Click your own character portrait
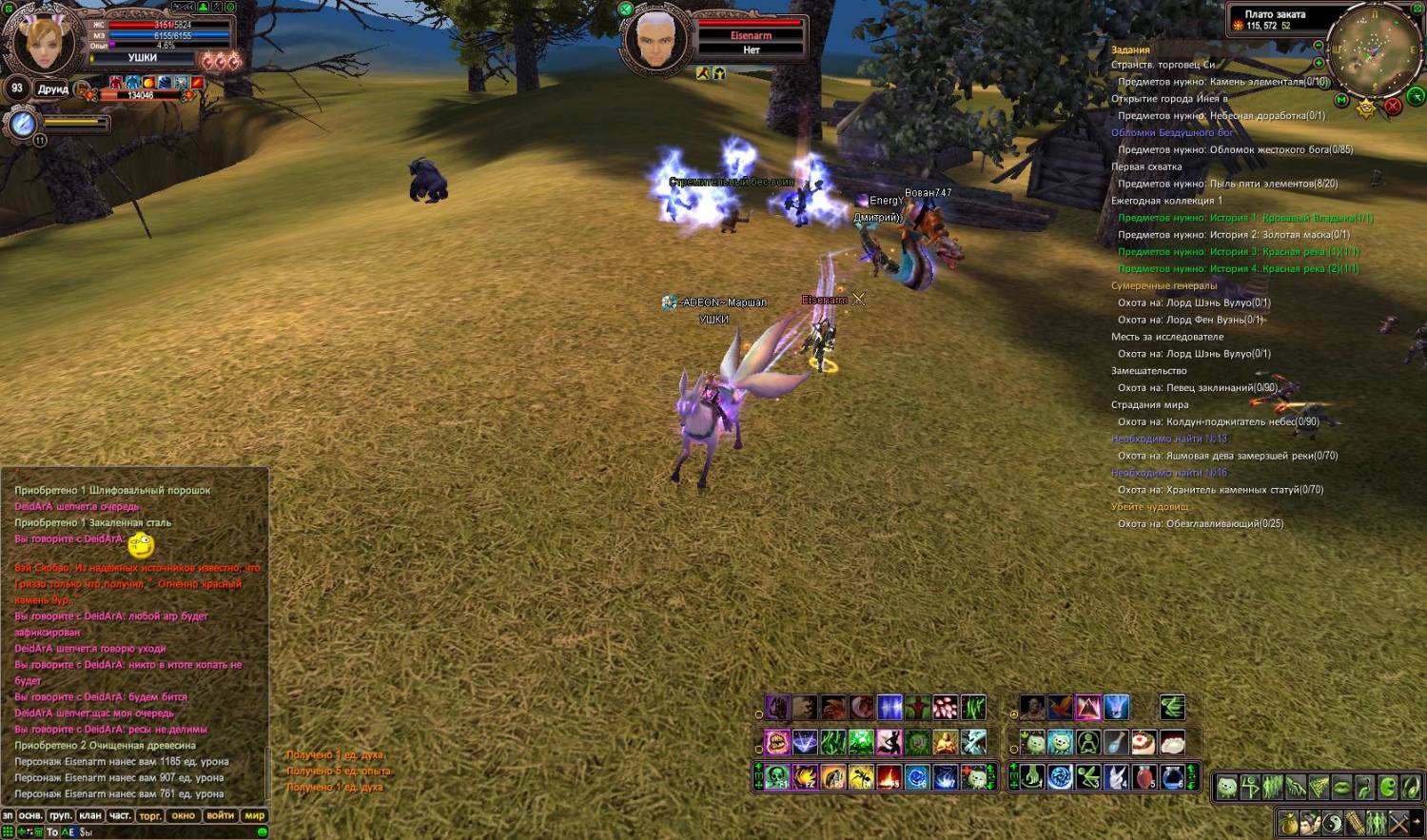The width and height of the screenshot is (1427, 840). (43, 42)
